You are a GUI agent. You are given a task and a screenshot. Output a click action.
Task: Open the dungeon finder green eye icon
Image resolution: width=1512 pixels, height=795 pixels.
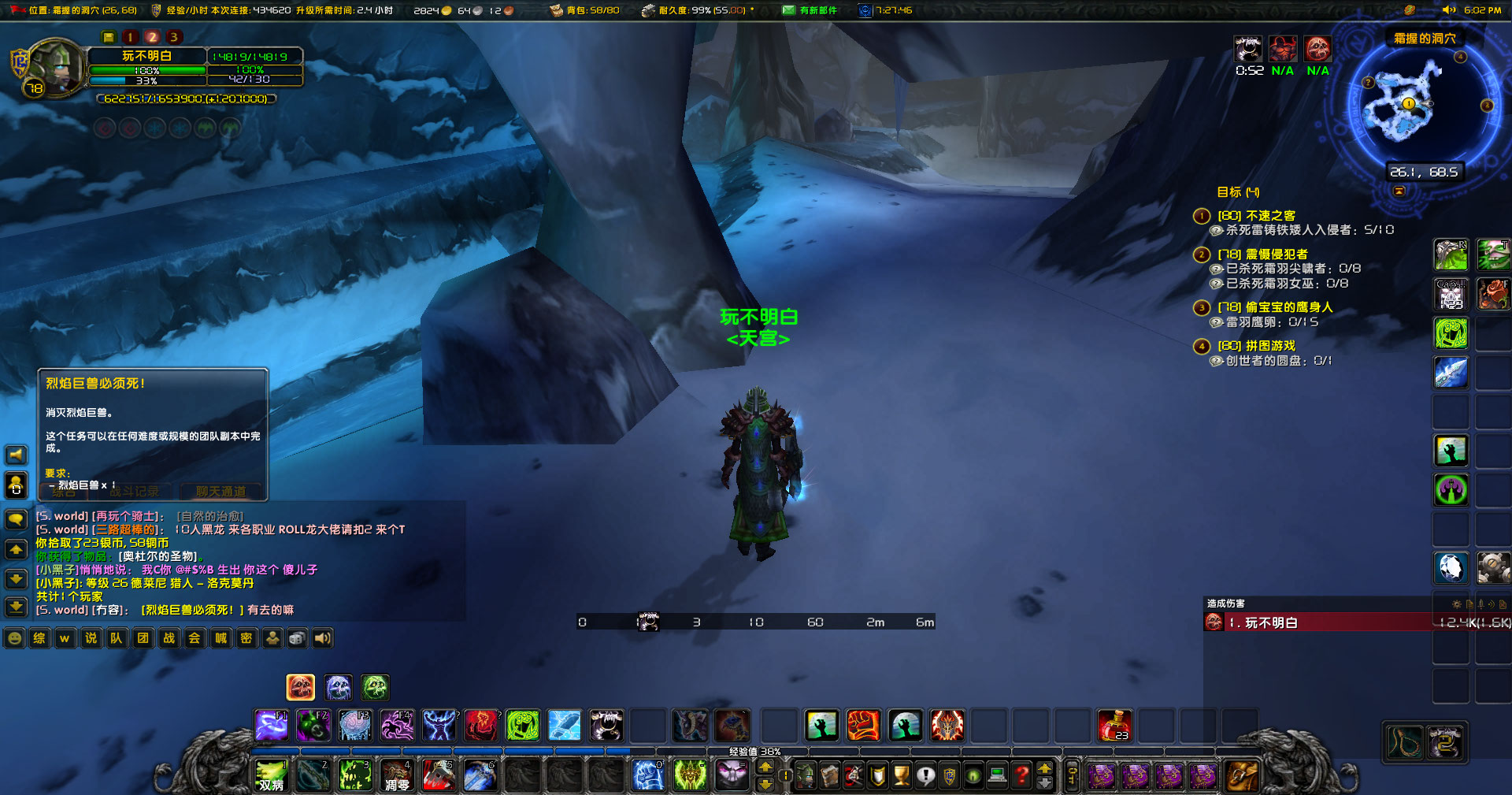coord(973,776)
